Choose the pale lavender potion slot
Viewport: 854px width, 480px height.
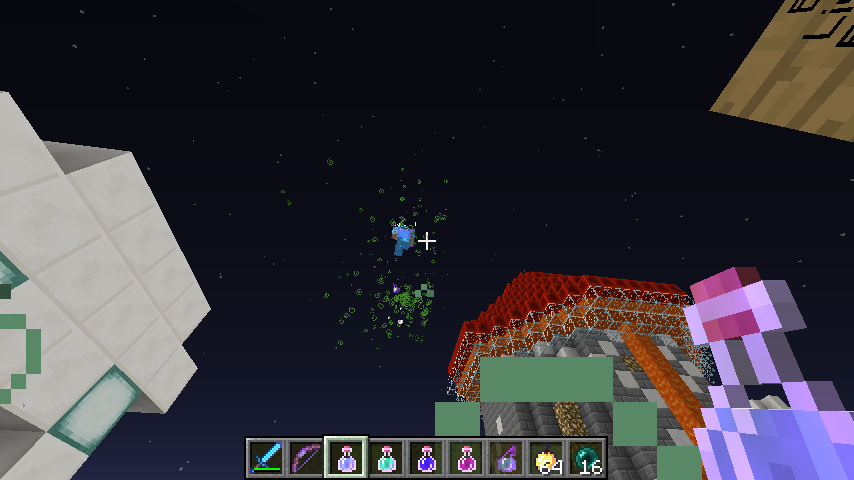(x=346, y=458)
